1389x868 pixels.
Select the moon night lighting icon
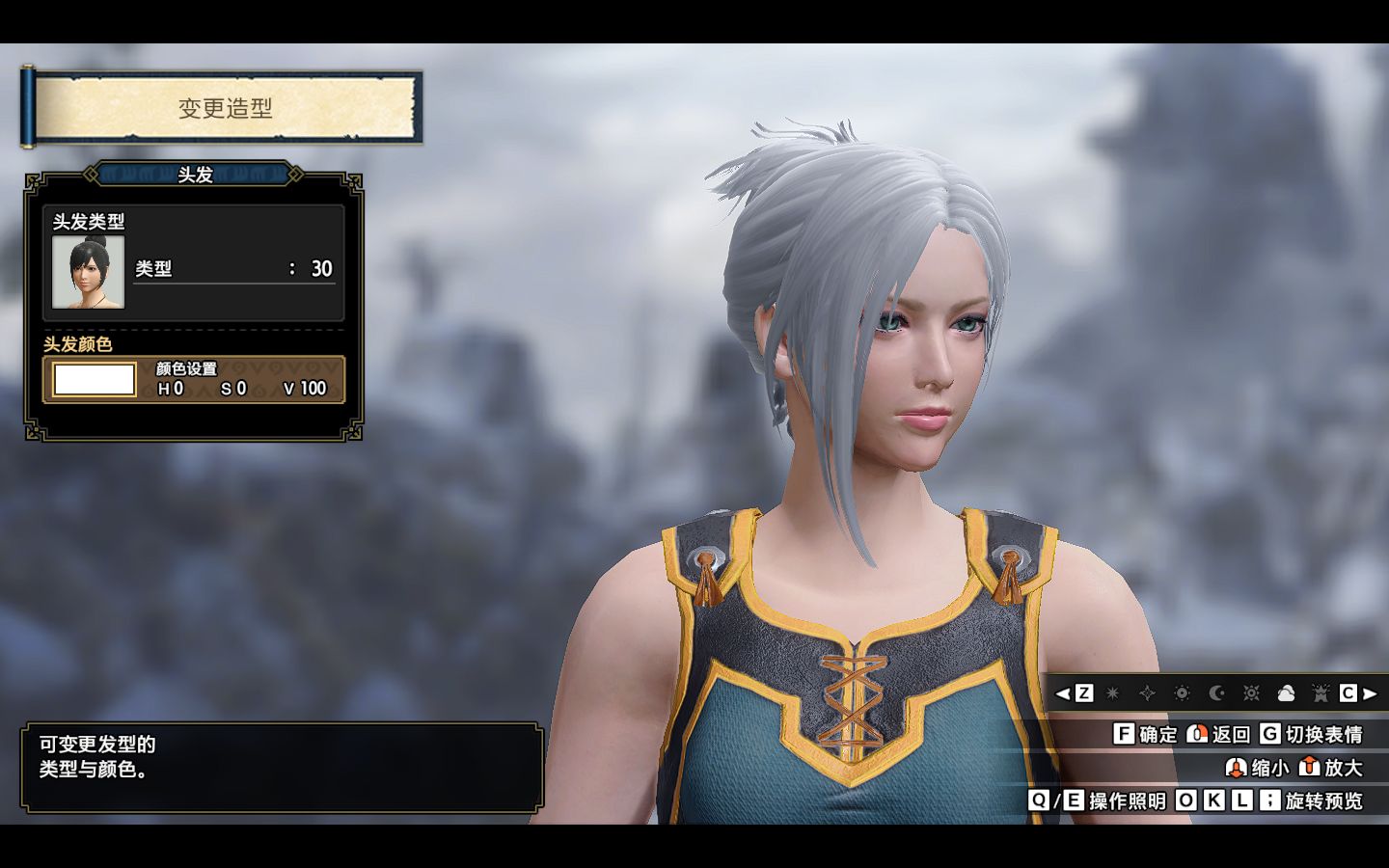(x=1216, y=693)
